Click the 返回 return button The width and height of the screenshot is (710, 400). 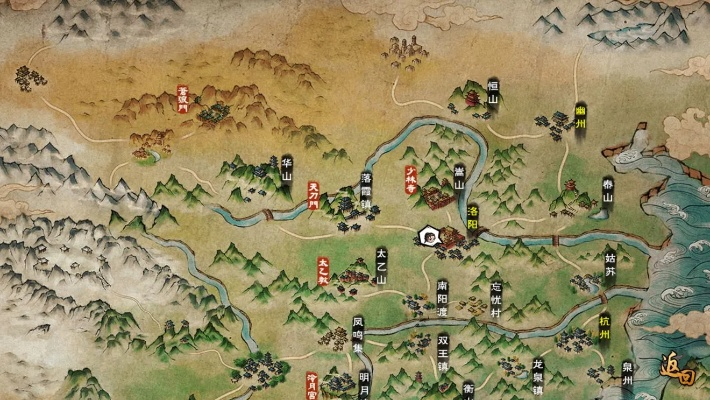680,372
